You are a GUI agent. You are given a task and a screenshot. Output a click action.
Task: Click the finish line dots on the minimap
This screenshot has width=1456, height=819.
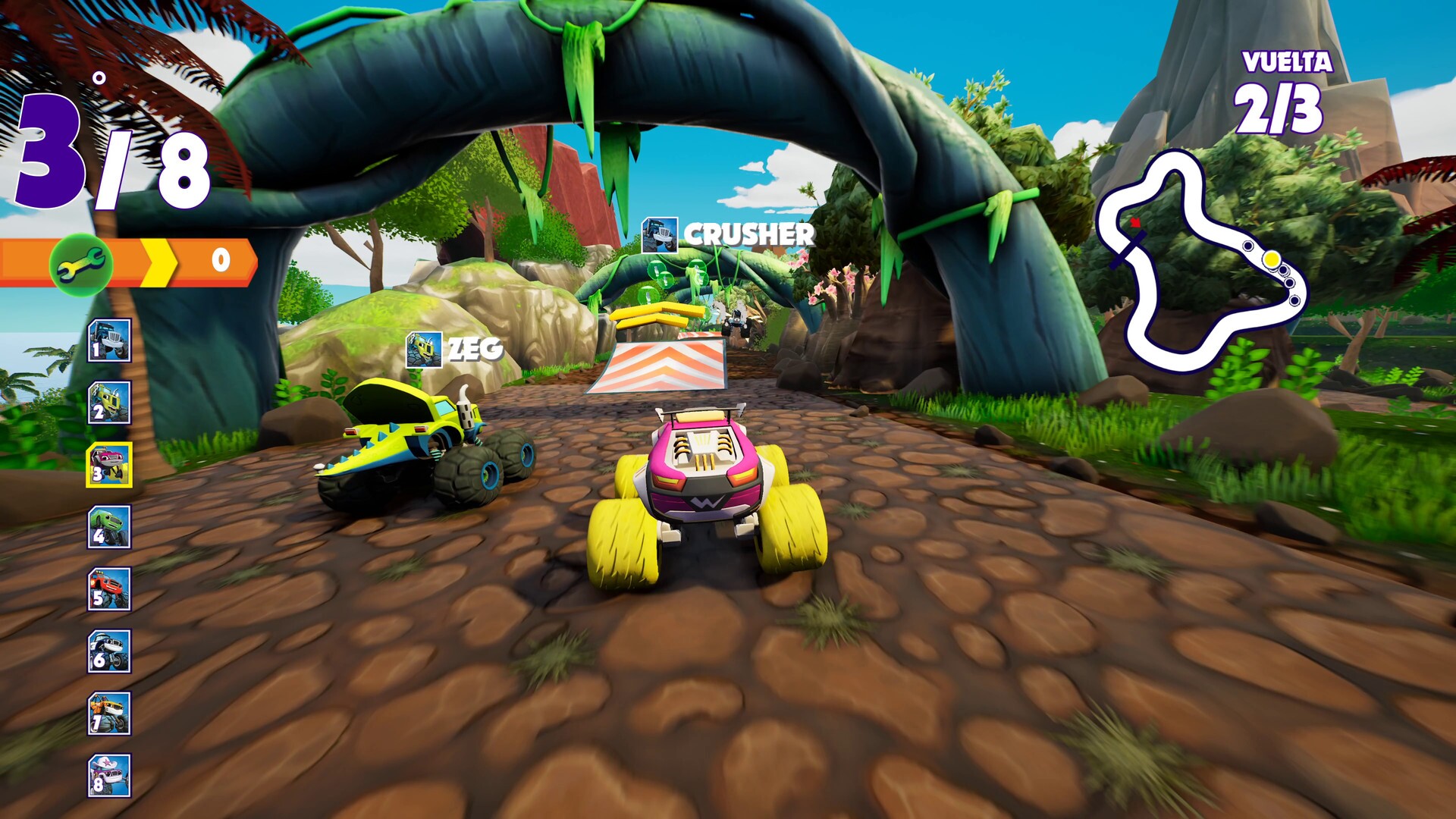coord(1282,275)
